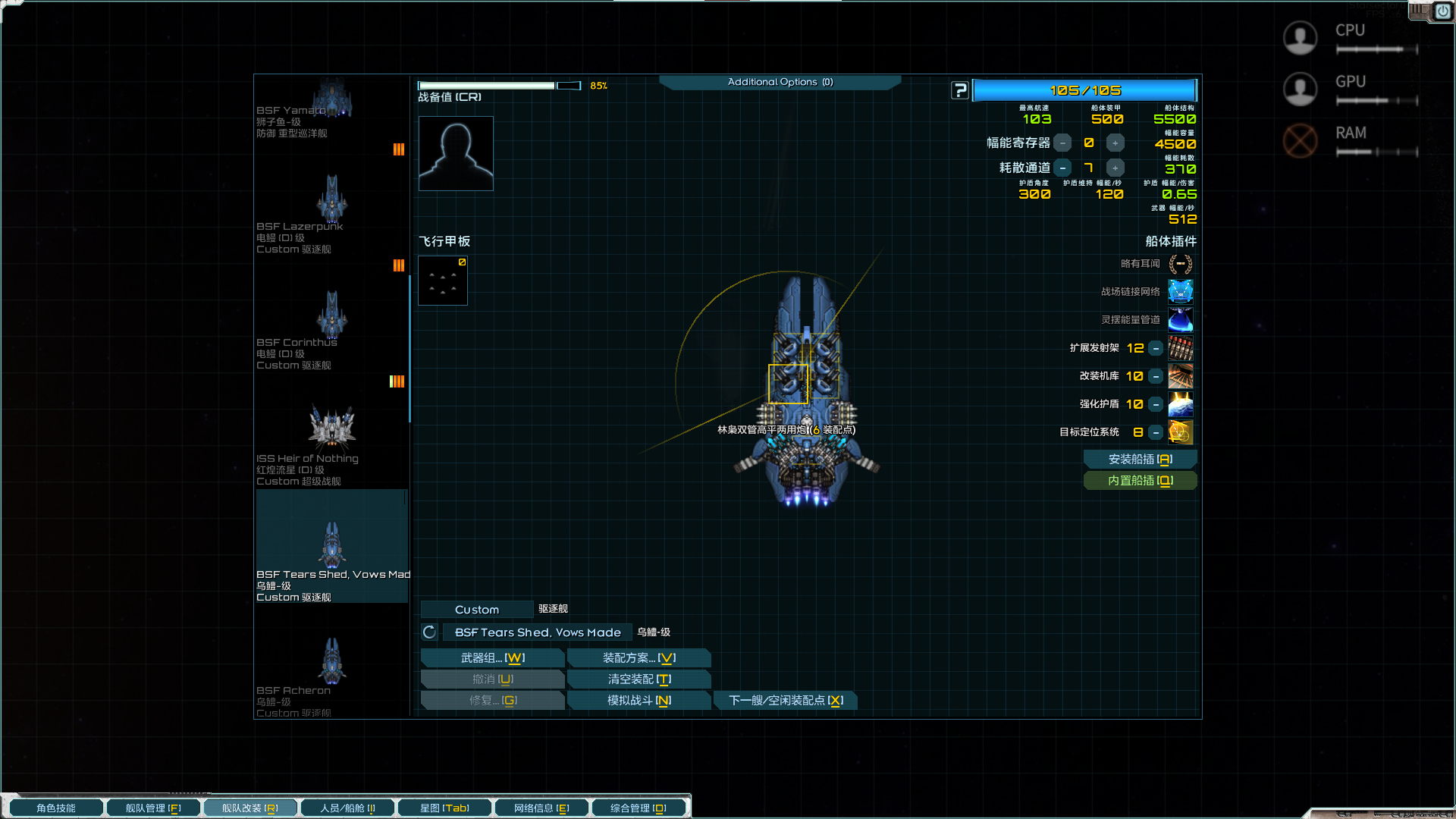Add a hullmod via 安装船插
1456x819 pixels.
pos(1140,460)
